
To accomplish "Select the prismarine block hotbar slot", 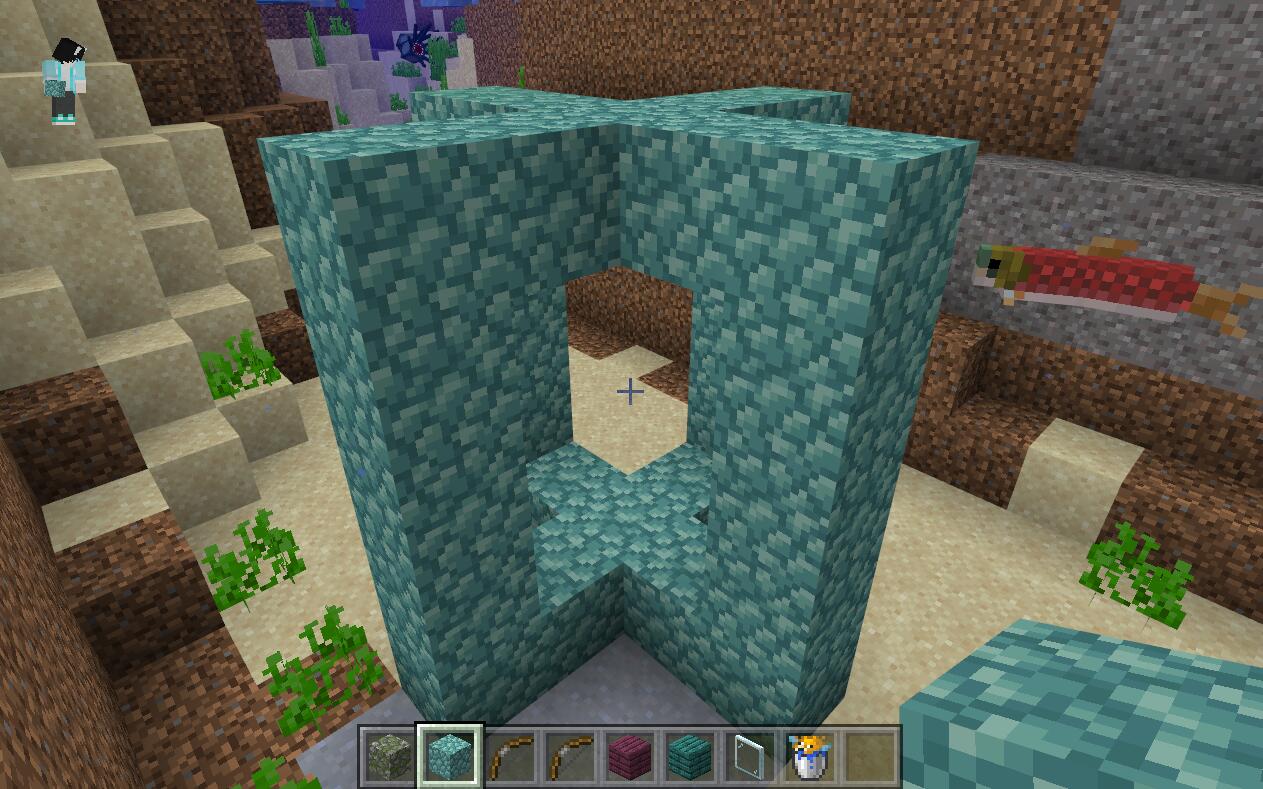I will pyautogui.click(x=450, y=756).
